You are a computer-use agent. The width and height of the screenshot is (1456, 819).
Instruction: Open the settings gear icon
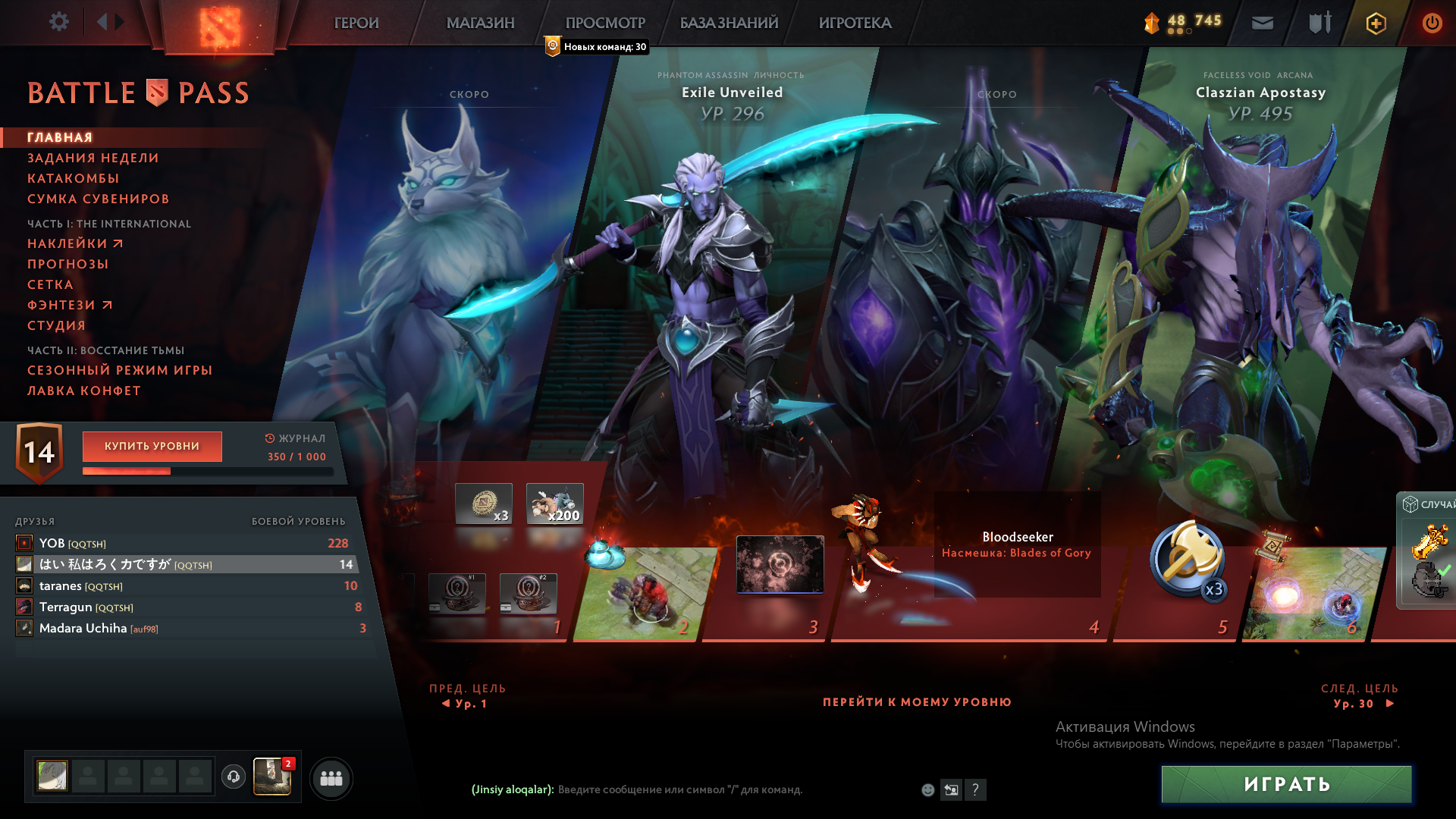coord(59,22)
